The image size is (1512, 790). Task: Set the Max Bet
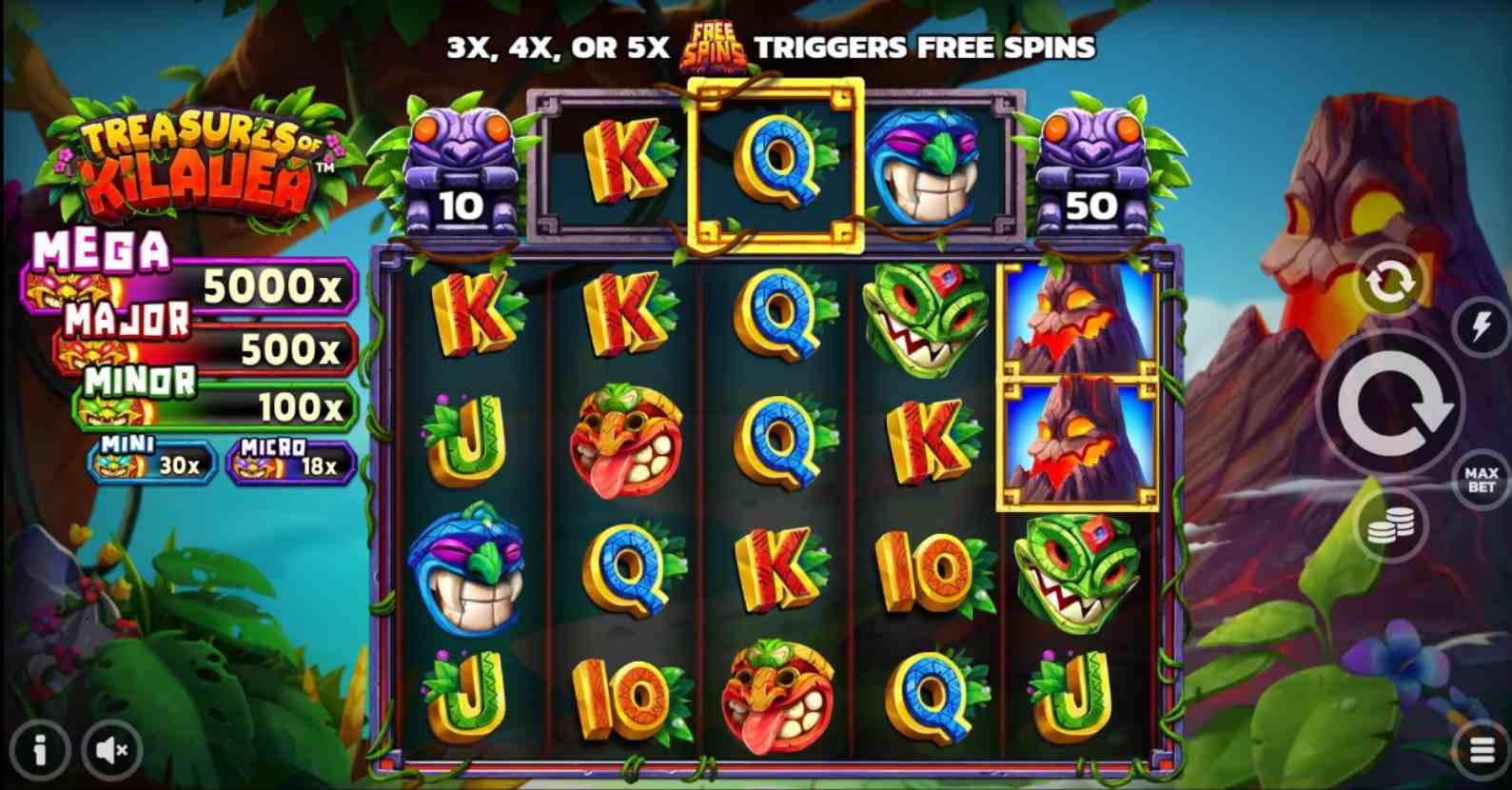[1481, 480]
